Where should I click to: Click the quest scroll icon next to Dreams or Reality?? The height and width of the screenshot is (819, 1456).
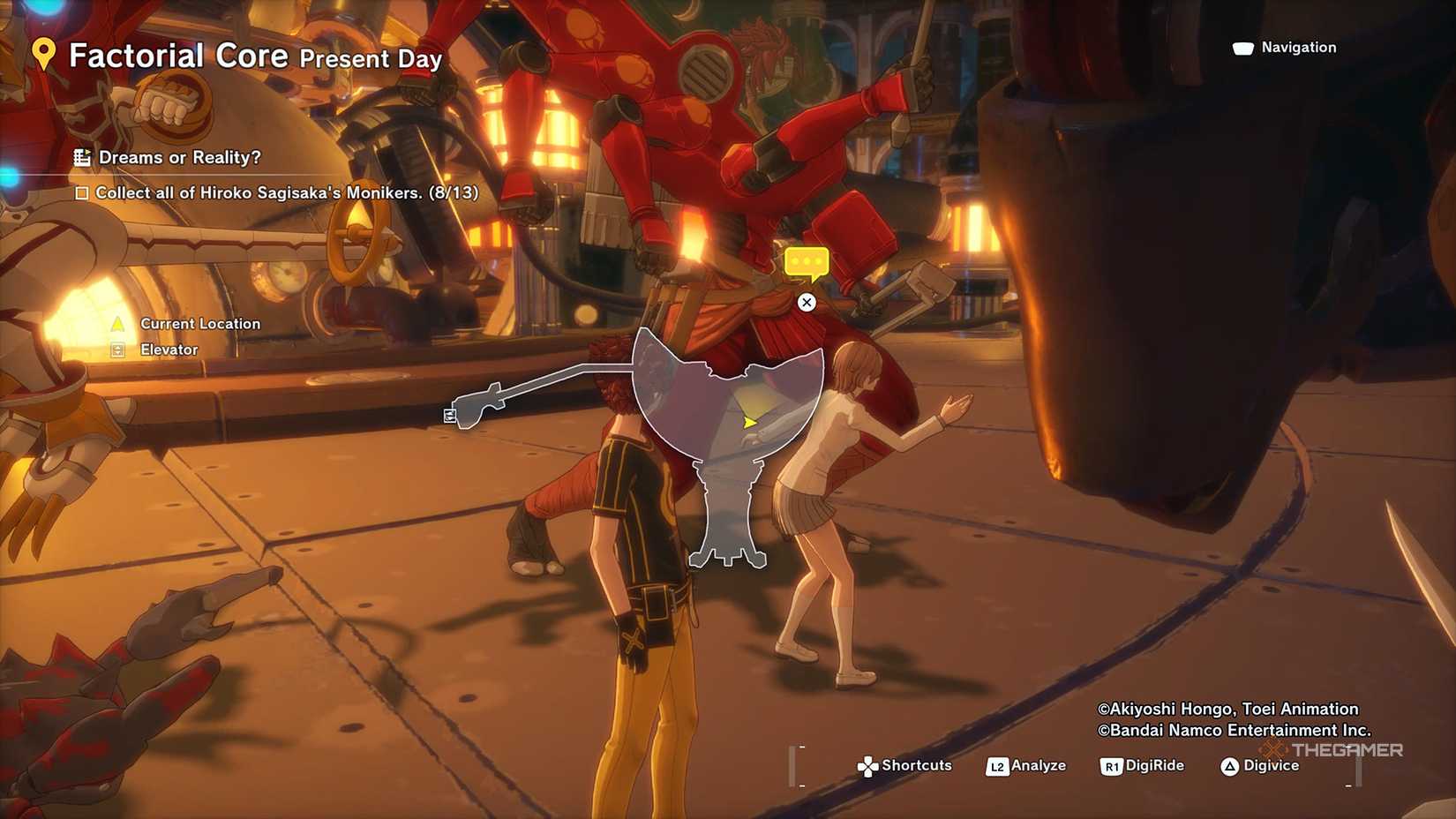(84, 157)
